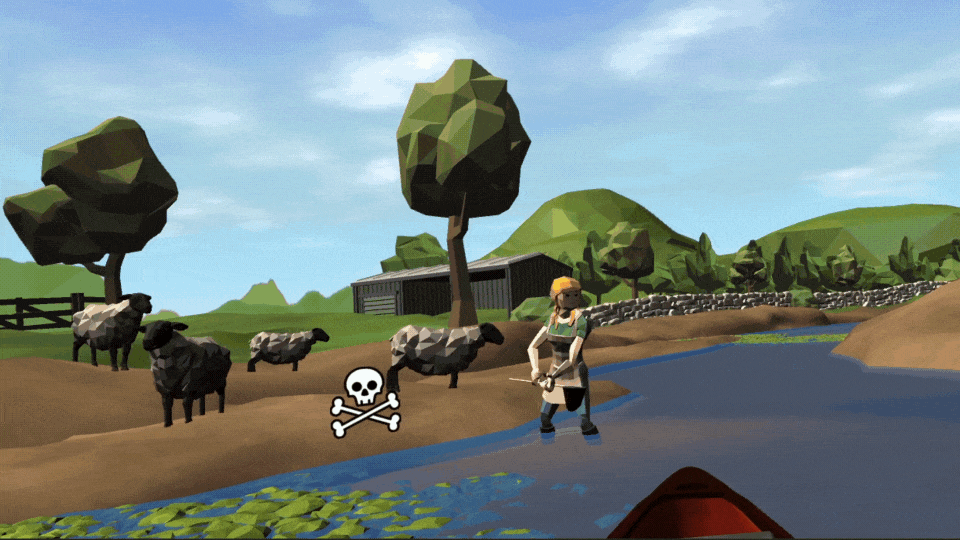
Task: Select the skull and crossbones icon
Action: (365, 401)
